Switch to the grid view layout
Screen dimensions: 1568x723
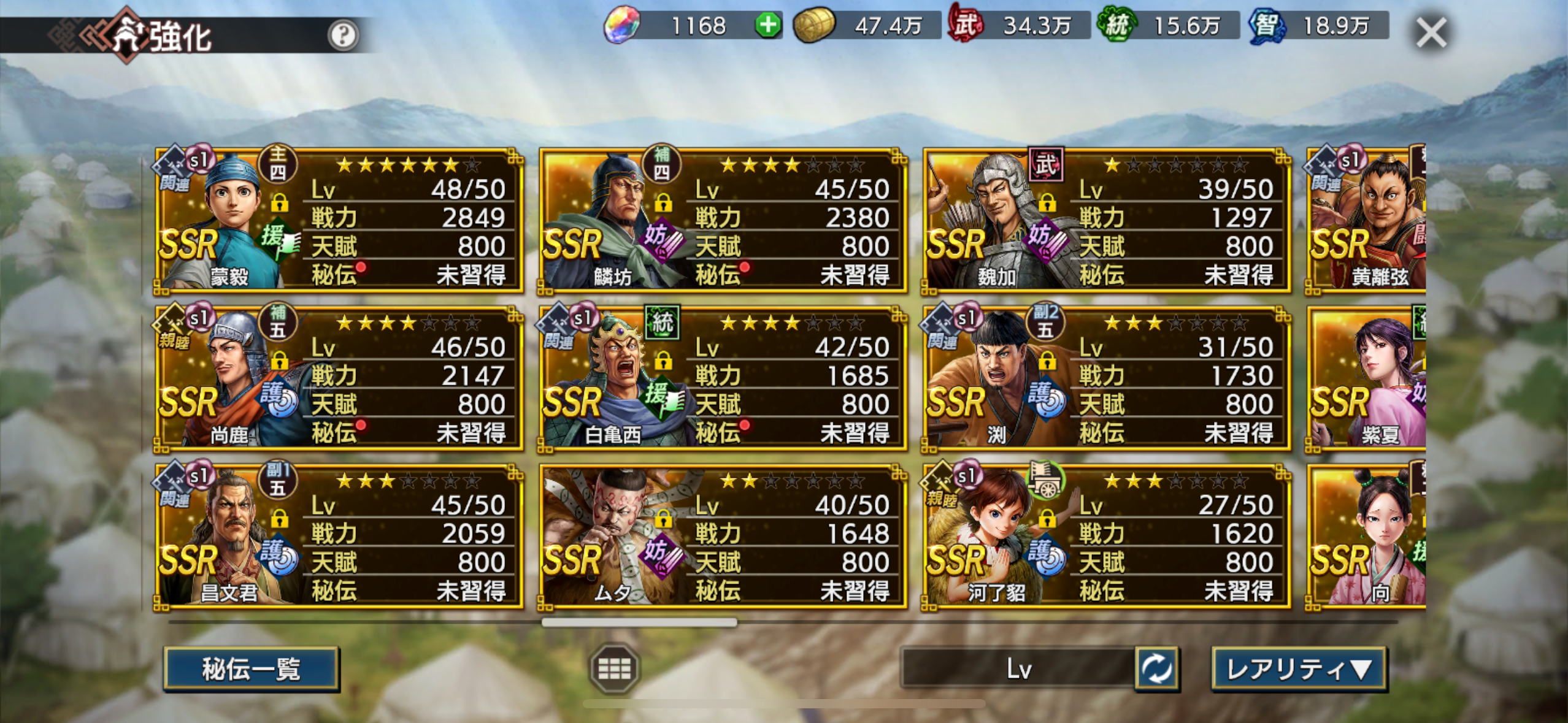click(614, 668)
